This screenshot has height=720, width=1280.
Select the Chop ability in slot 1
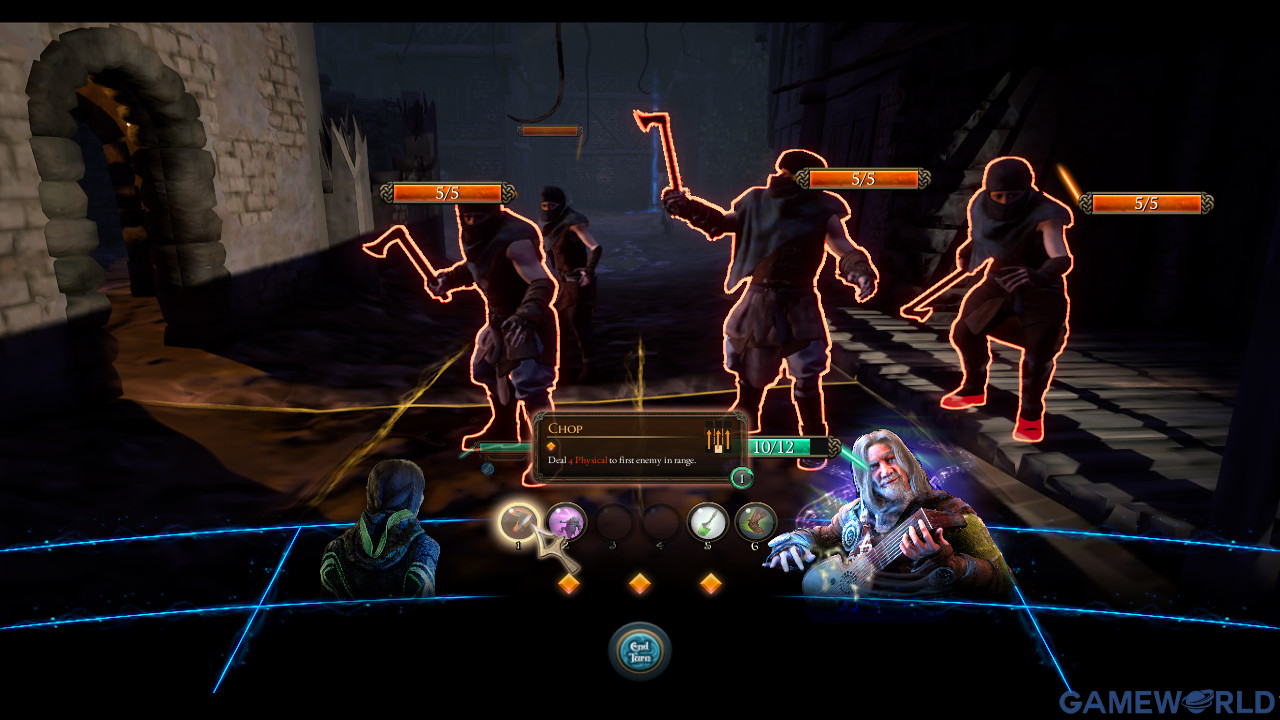point(519,522)
